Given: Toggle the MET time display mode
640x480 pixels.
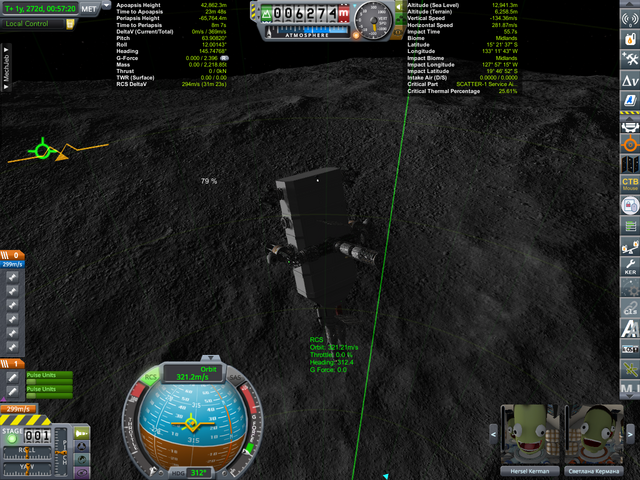Looking at the screenshot, I should click(x=88, y=8).
